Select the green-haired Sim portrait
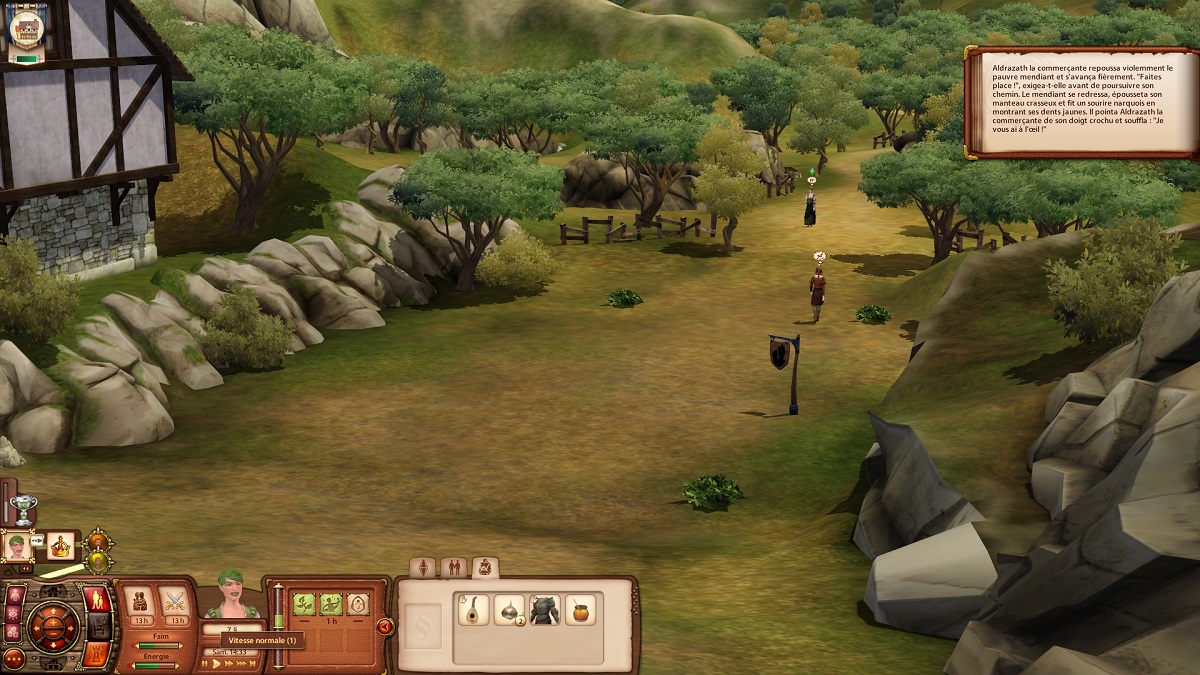Viewport: 1200px width, 675px height. pyautogui.click(x=17, y=546)
